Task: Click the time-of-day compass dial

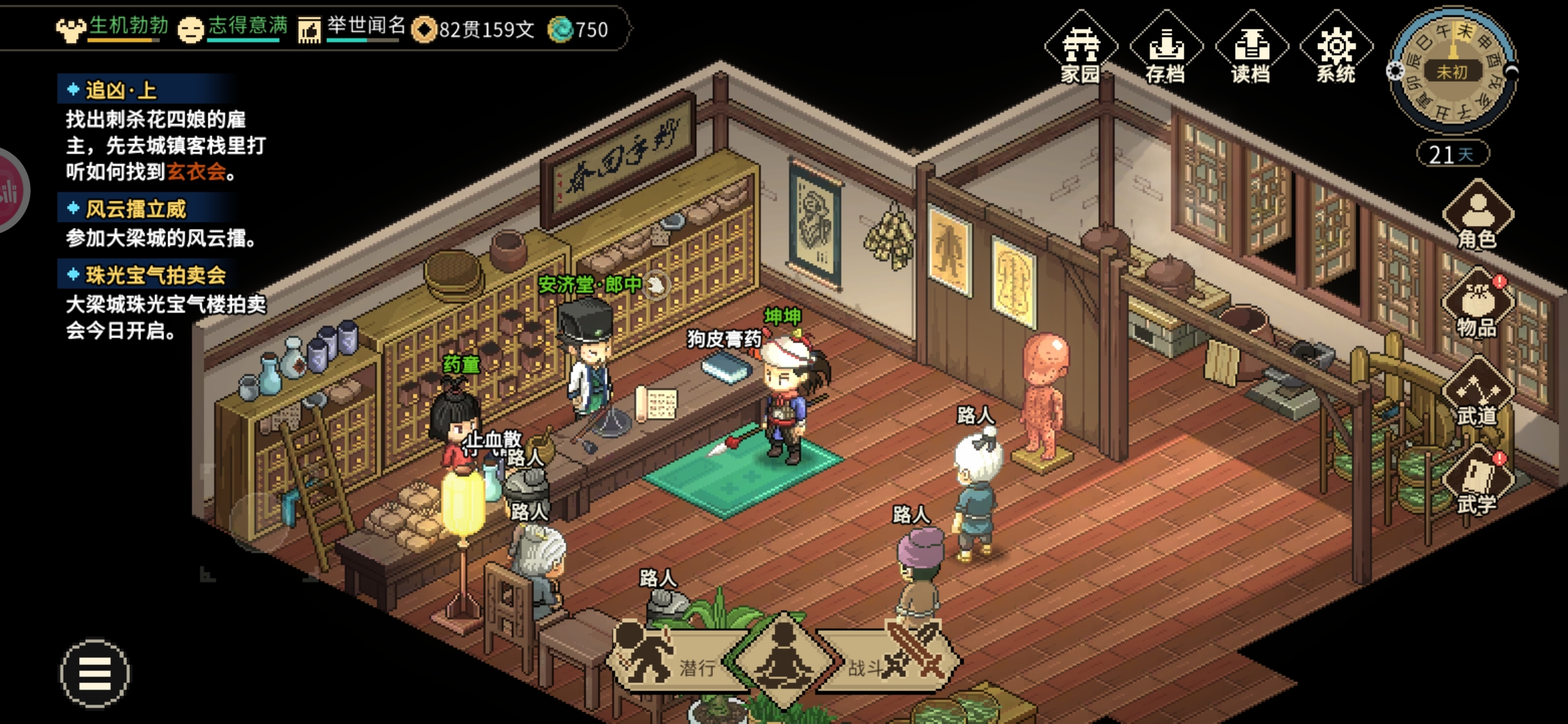Action: 1453,70
